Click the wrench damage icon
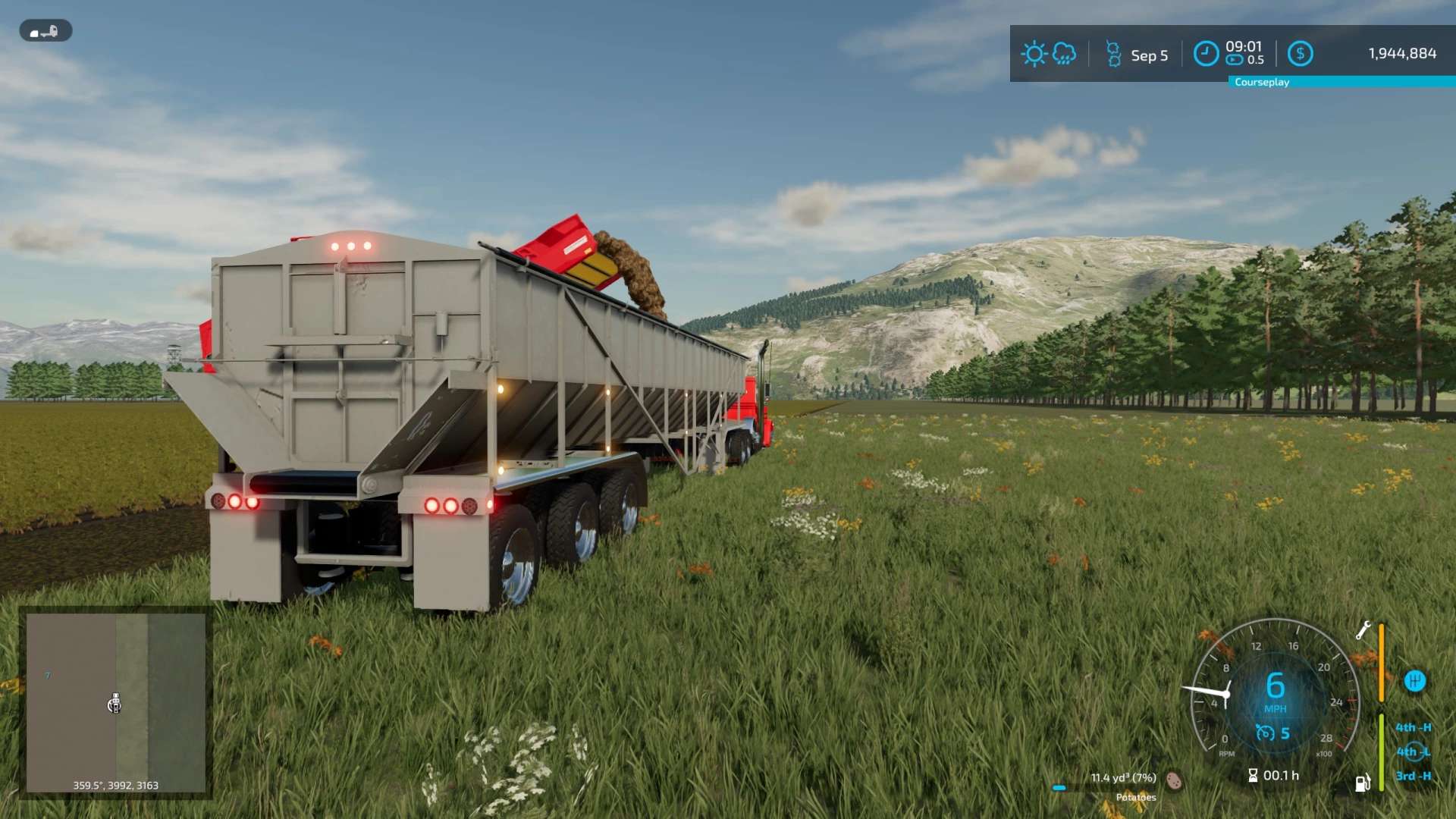The height and width of the screenshot is (819, 1456). (1363, 630)
